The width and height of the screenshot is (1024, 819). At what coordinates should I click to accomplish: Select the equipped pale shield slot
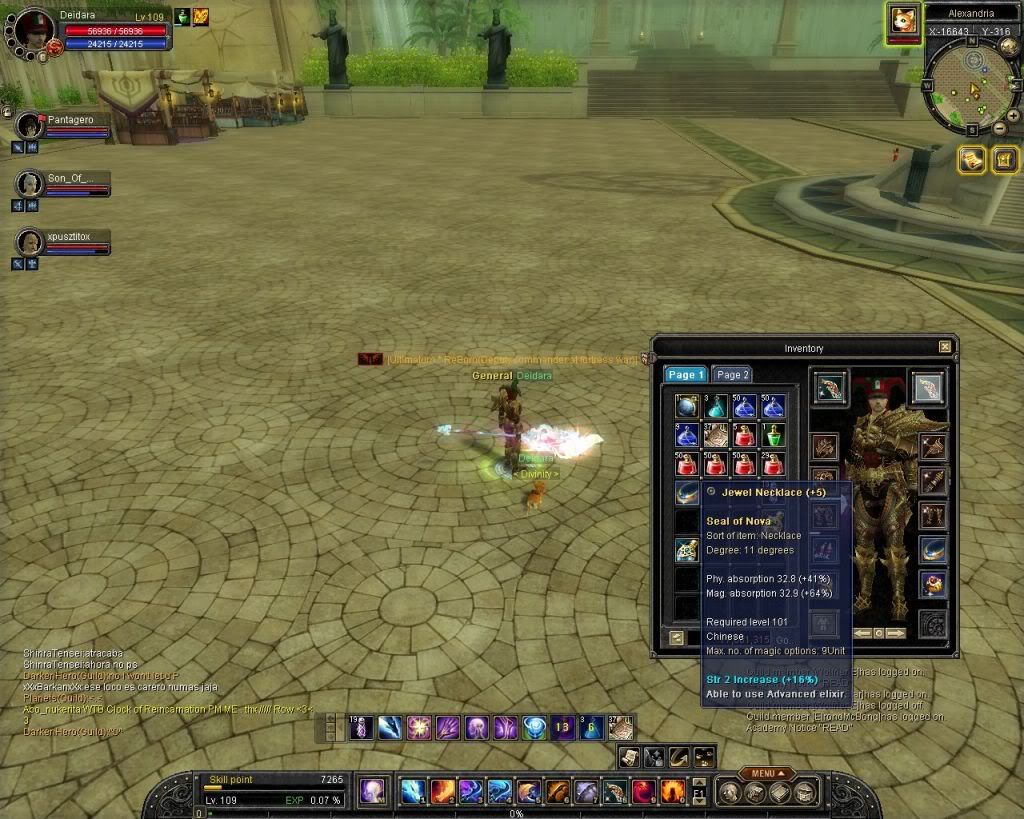click(x=927, y=387)
